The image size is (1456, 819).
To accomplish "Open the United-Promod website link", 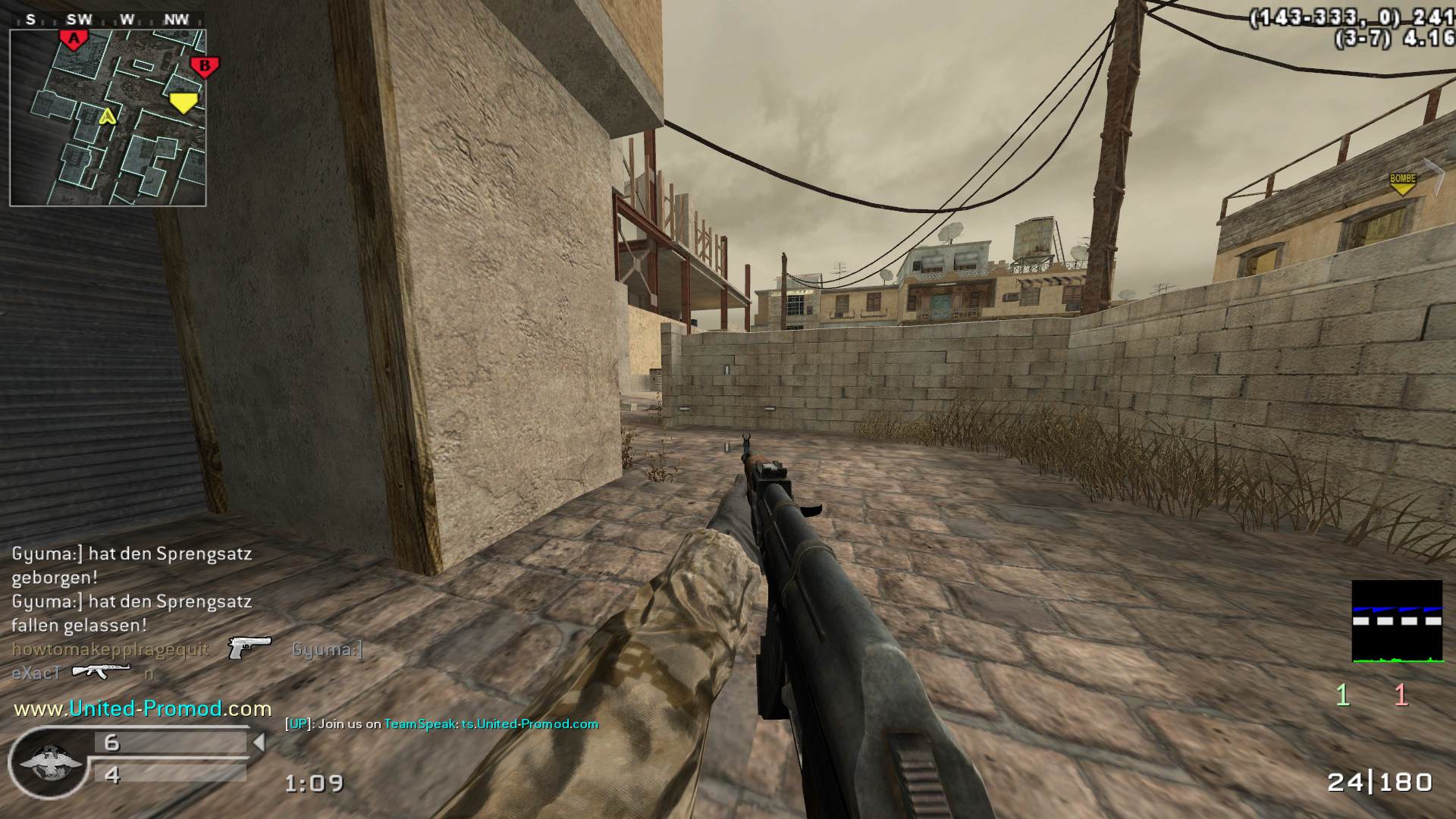I will pos(143,708).
